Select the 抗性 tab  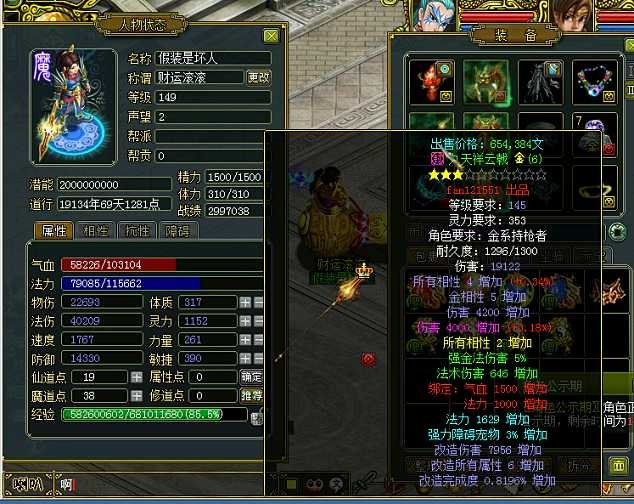click(x=137, y=231)
